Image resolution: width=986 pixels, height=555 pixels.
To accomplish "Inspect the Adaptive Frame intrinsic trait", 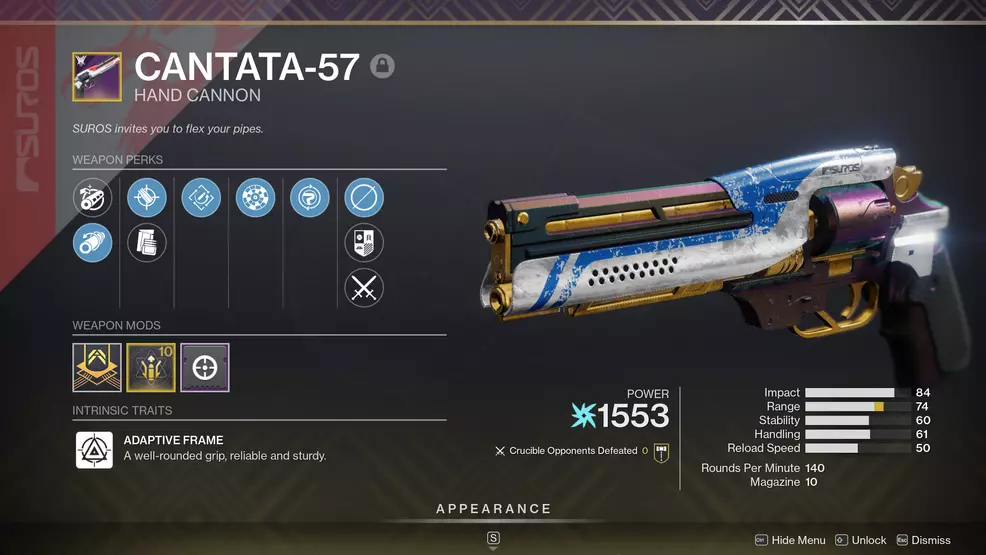I will click(95, 449).
